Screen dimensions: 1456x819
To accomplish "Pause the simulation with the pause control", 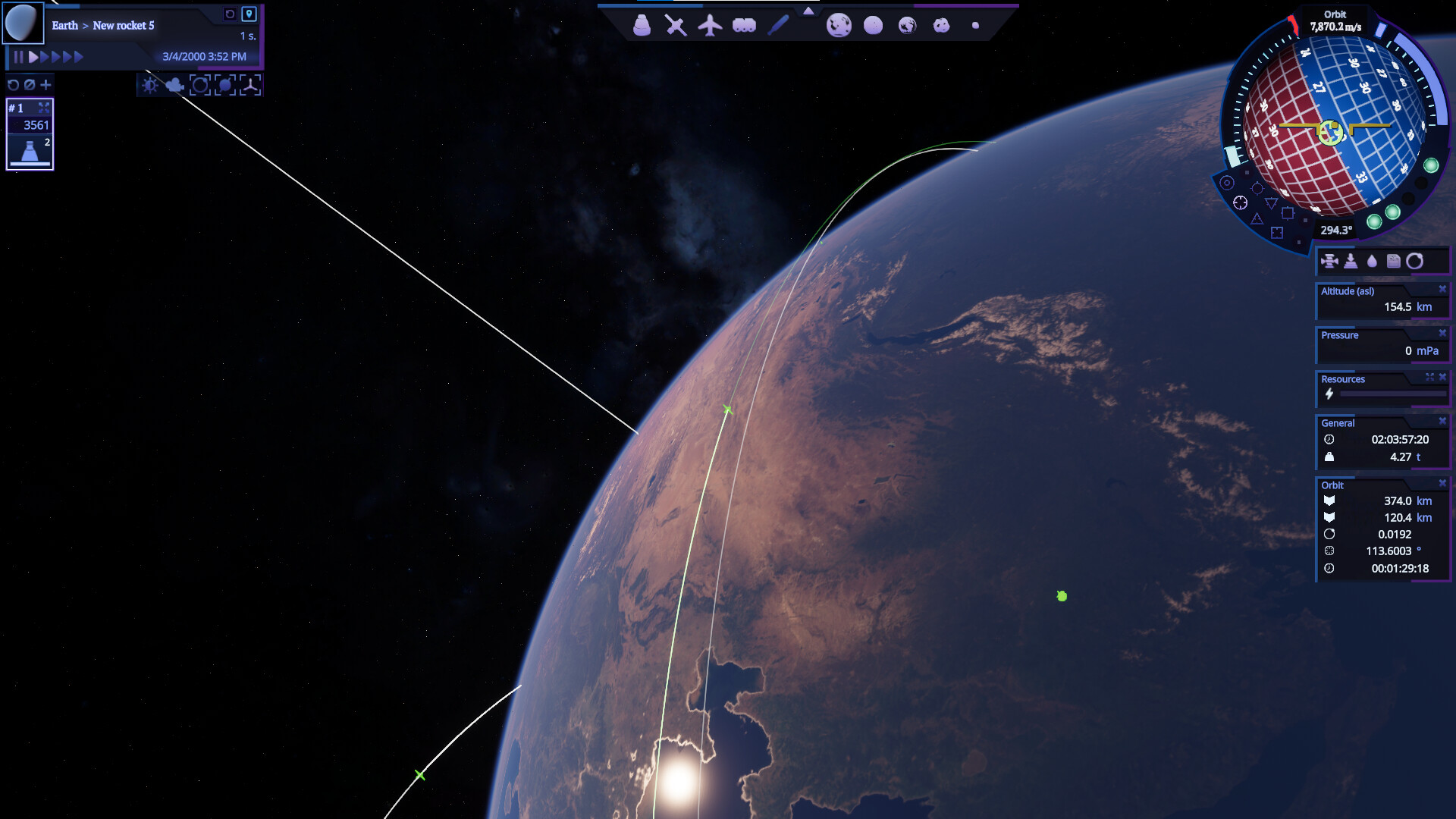I will tap(19, 56).
